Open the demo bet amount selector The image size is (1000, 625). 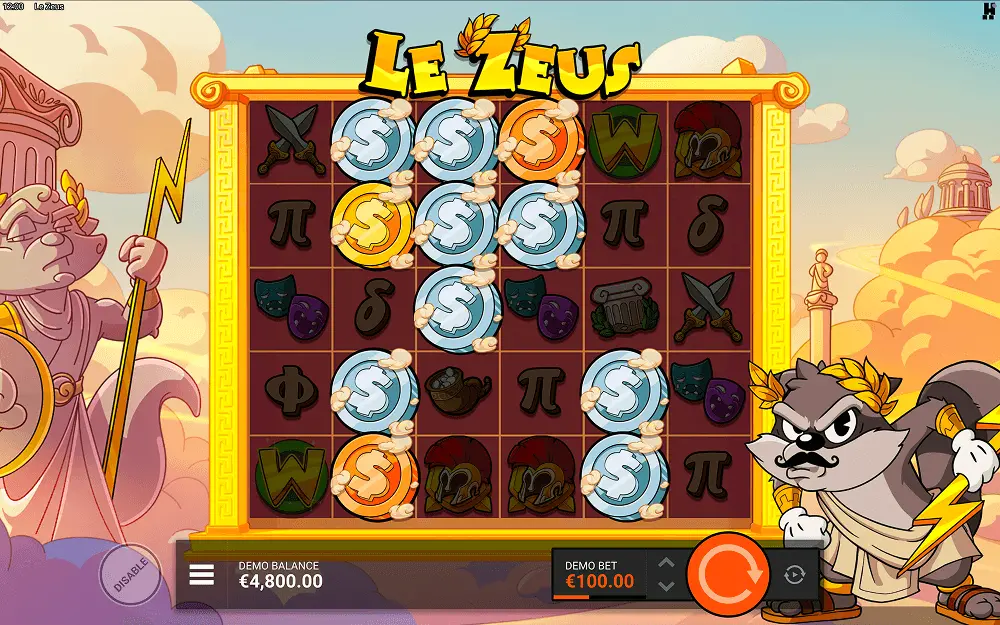[600, 574]
